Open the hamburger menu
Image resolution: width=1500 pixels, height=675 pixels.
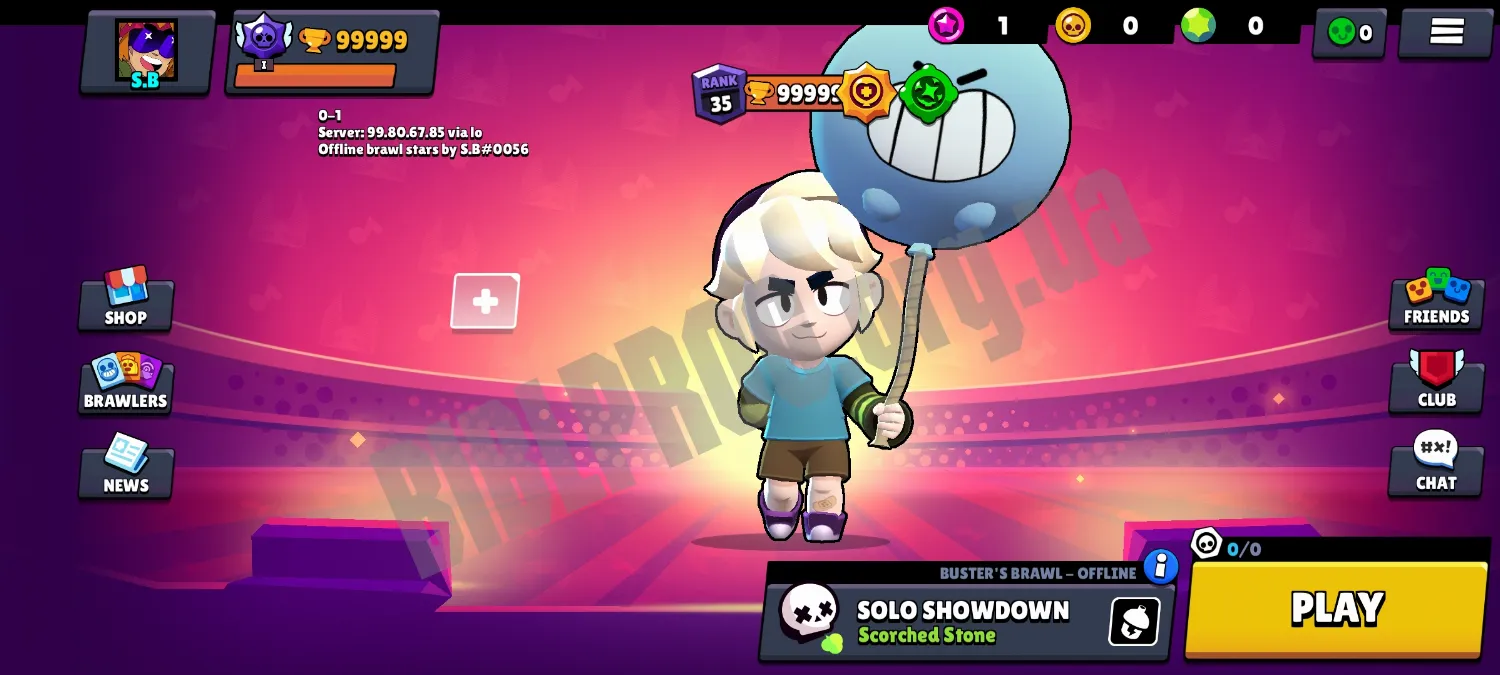1446,33
